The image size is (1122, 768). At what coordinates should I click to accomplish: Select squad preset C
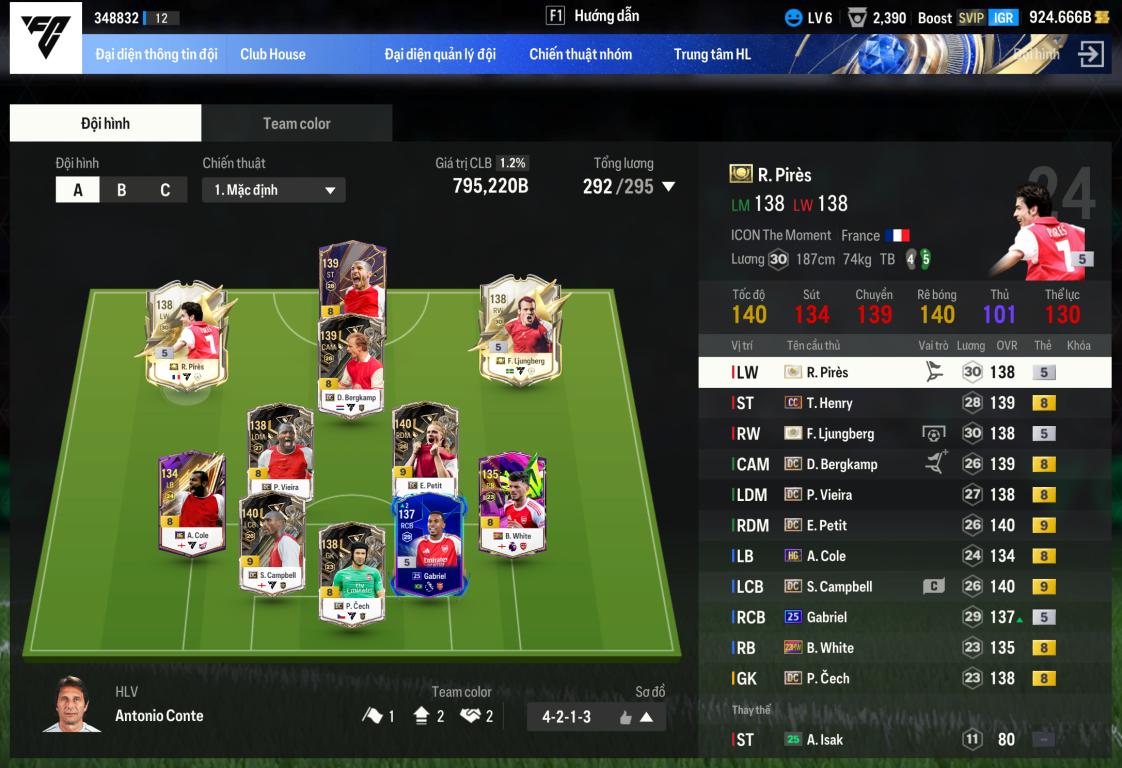point(165,190)
